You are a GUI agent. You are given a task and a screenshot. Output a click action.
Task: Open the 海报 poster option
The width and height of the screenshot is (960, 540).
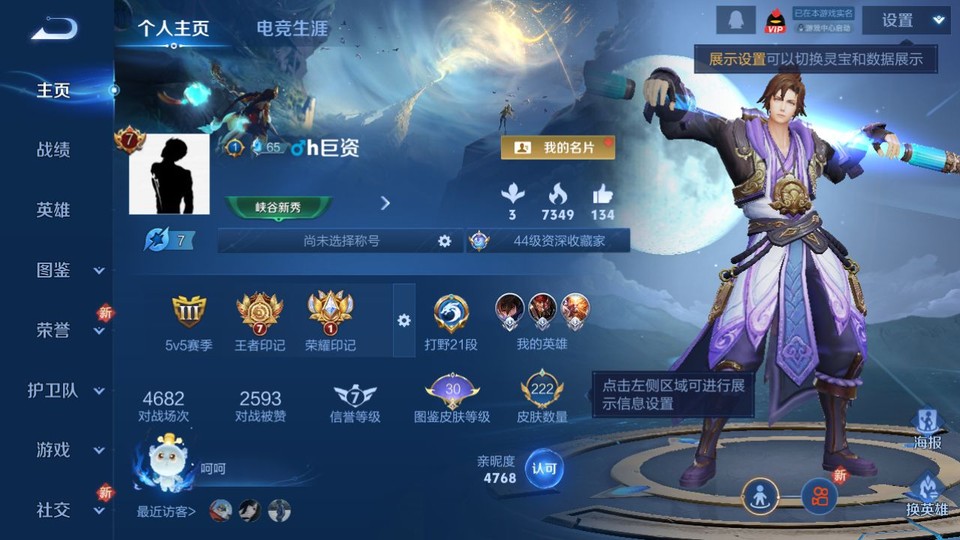point(928,428)
